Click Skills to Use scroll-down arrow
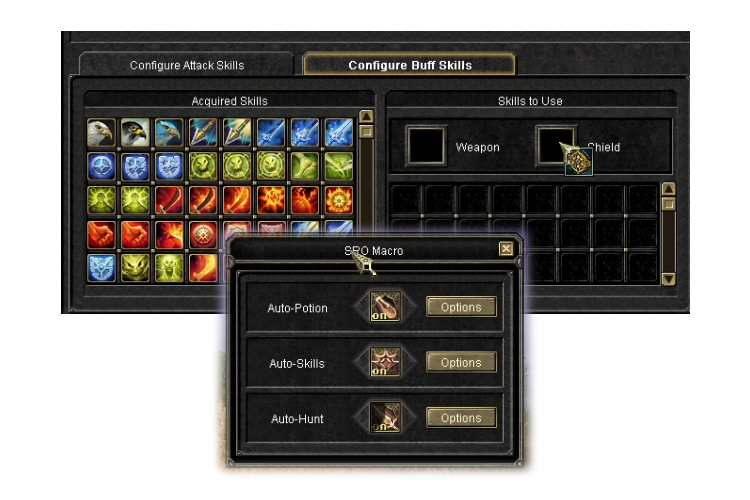The height and width of the screenshot is (500, 750). 669,278
